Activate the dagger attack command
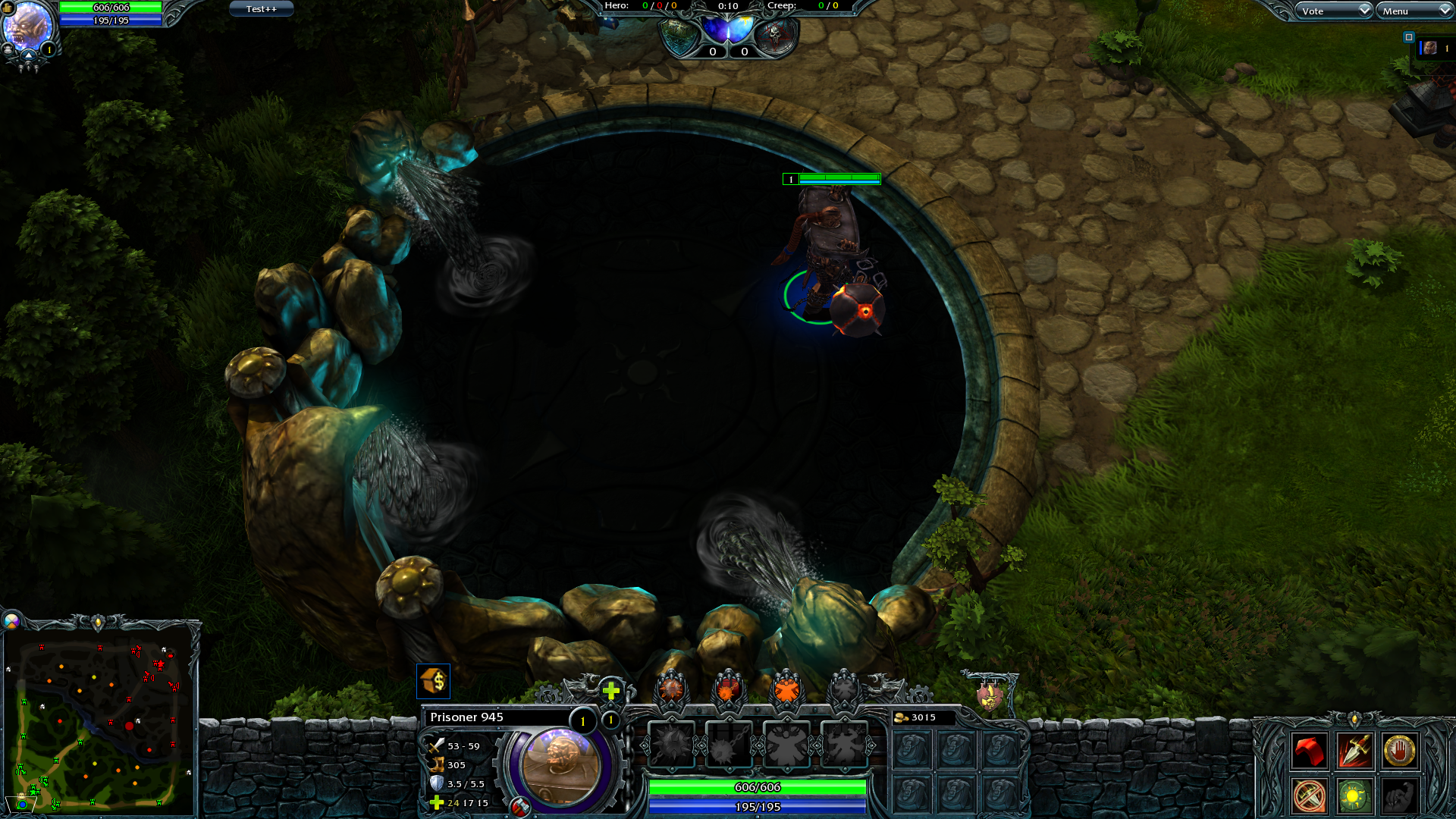 (1354, 752)
